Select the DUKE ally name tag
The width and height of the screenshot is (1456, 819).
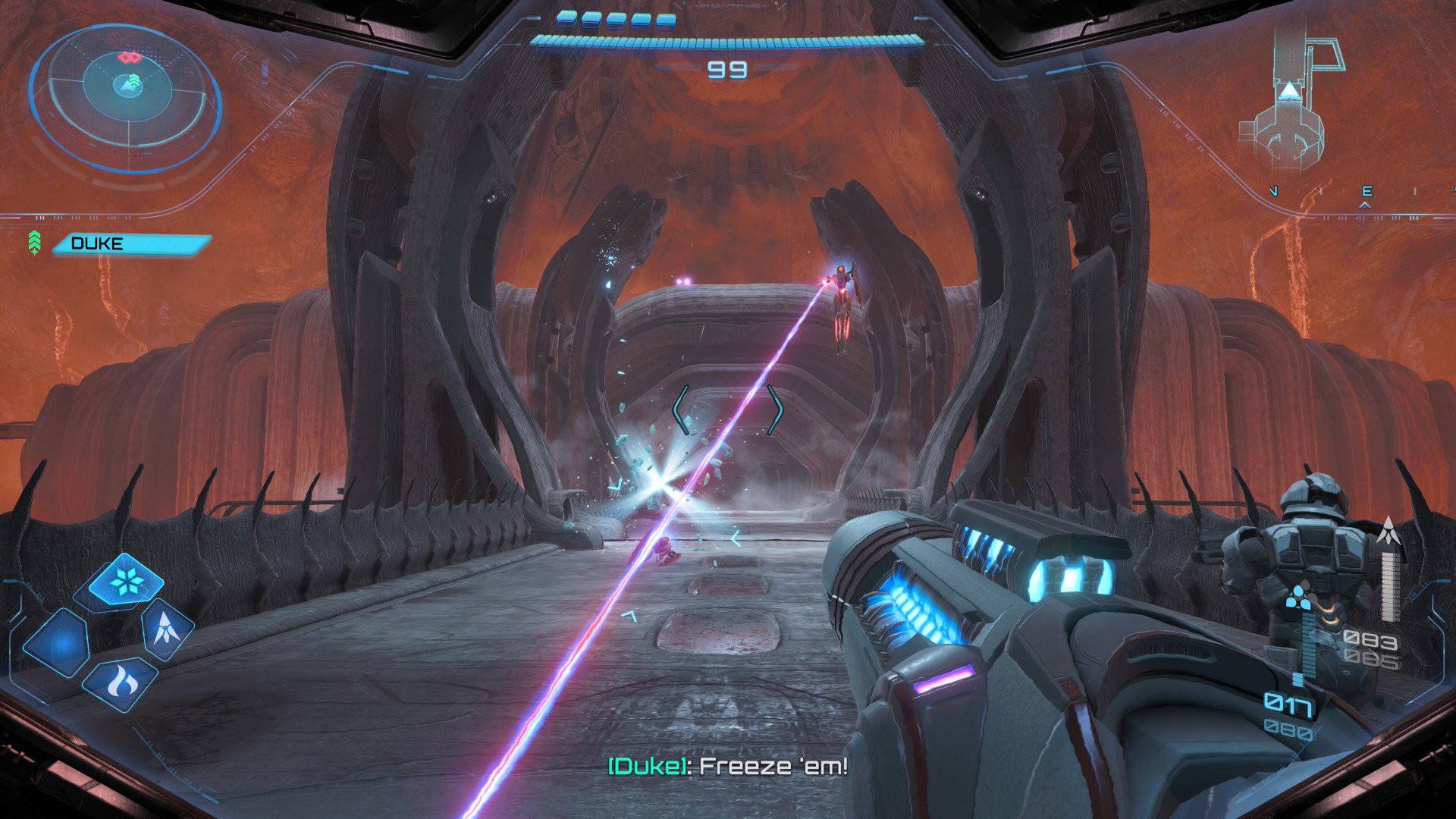pos(130,243)
